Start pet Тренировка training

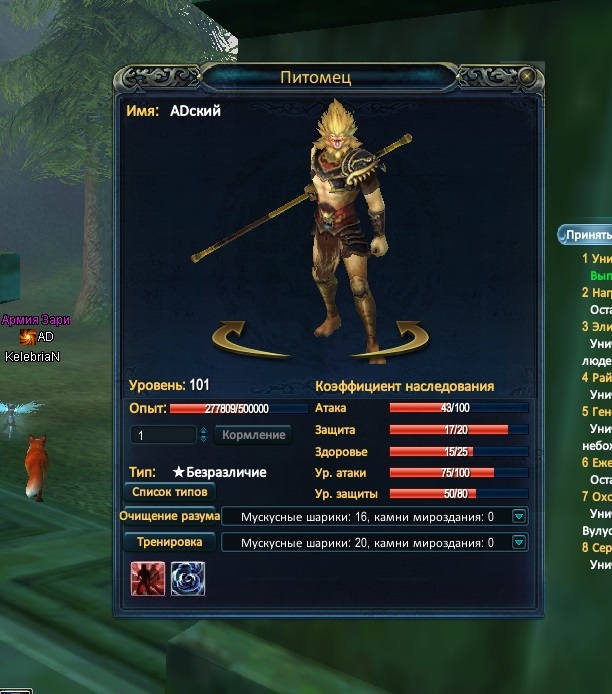(x=169, y=542)
